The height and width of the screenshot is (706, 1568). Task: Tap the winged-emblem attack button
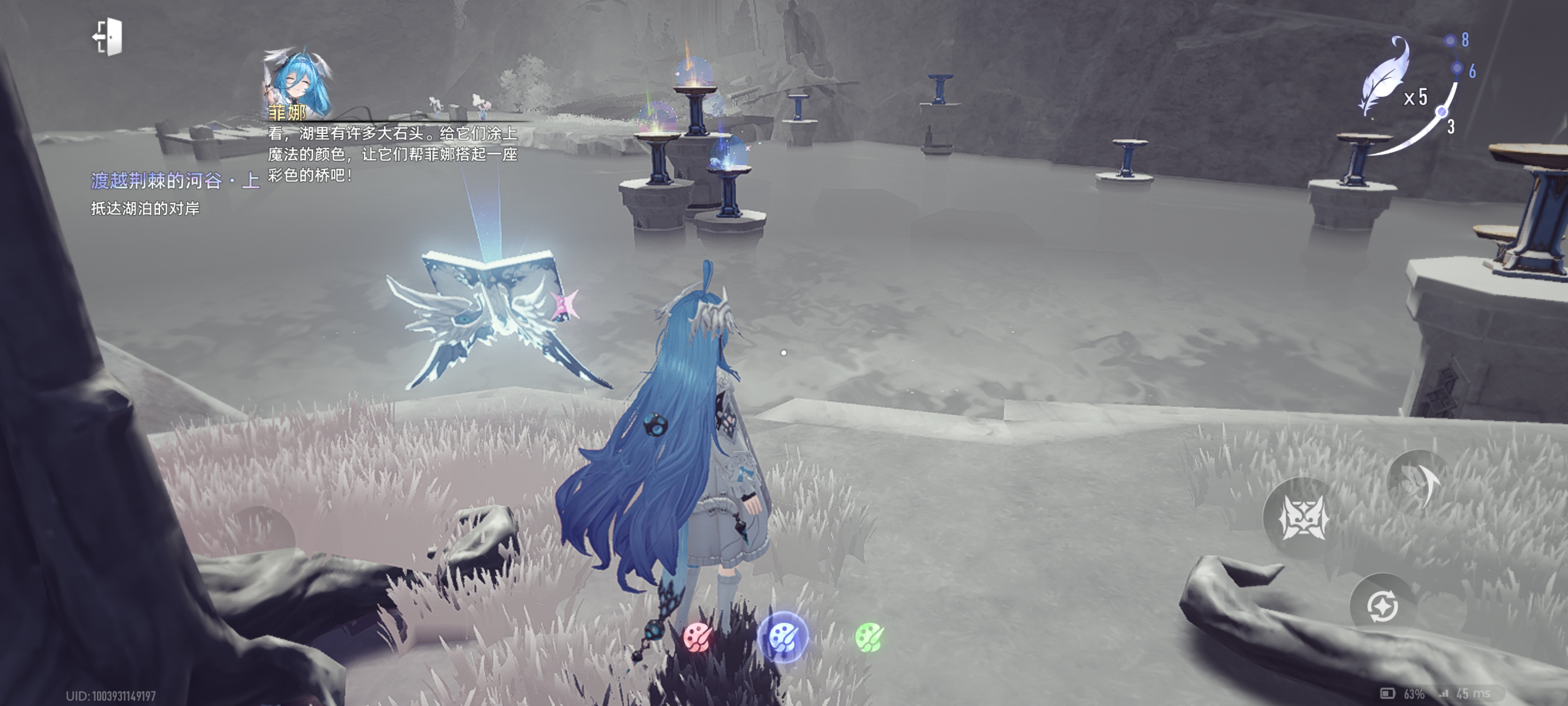[x=1303, y=518]
